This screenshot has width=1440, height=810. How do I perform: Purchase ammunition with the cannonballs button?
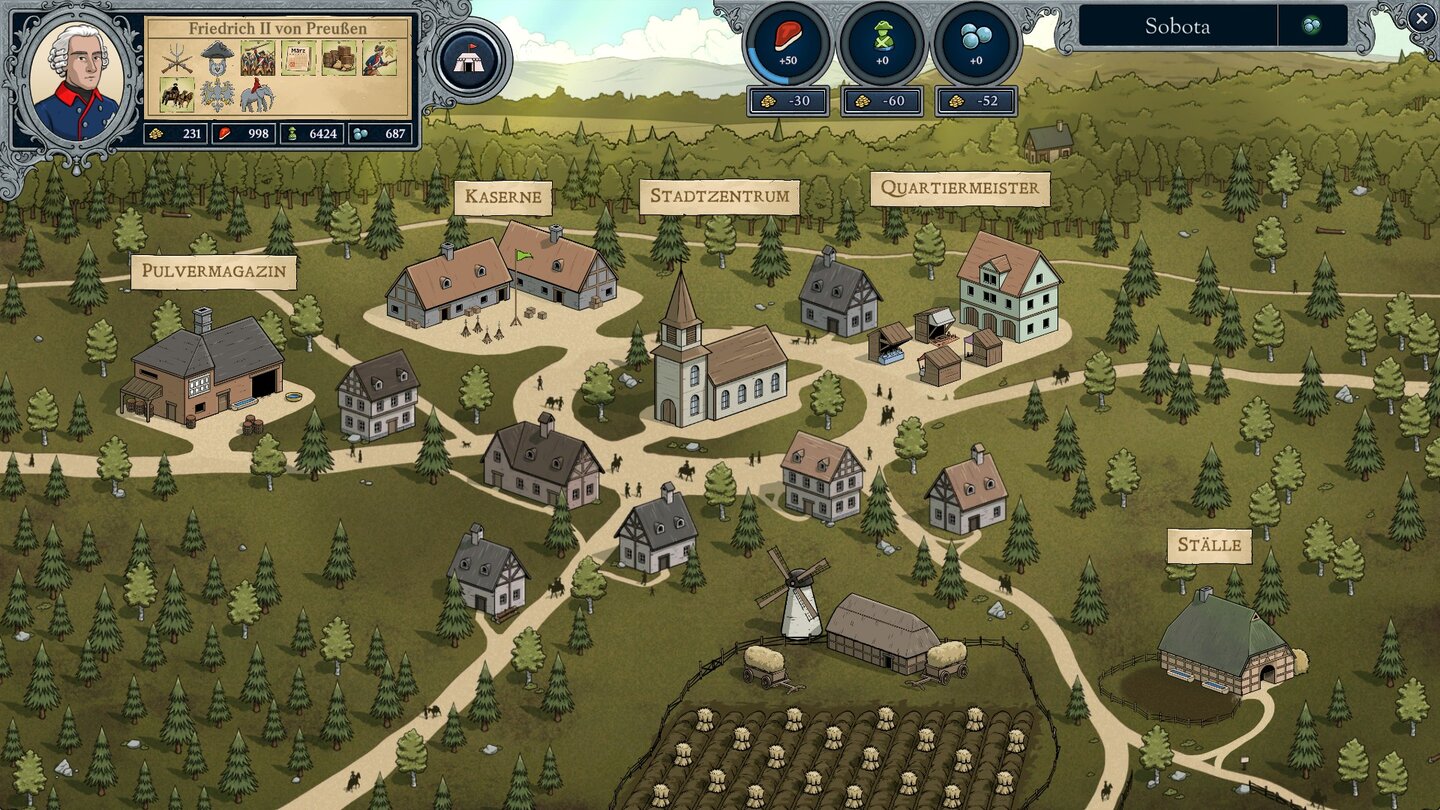[x=976, y=43]
